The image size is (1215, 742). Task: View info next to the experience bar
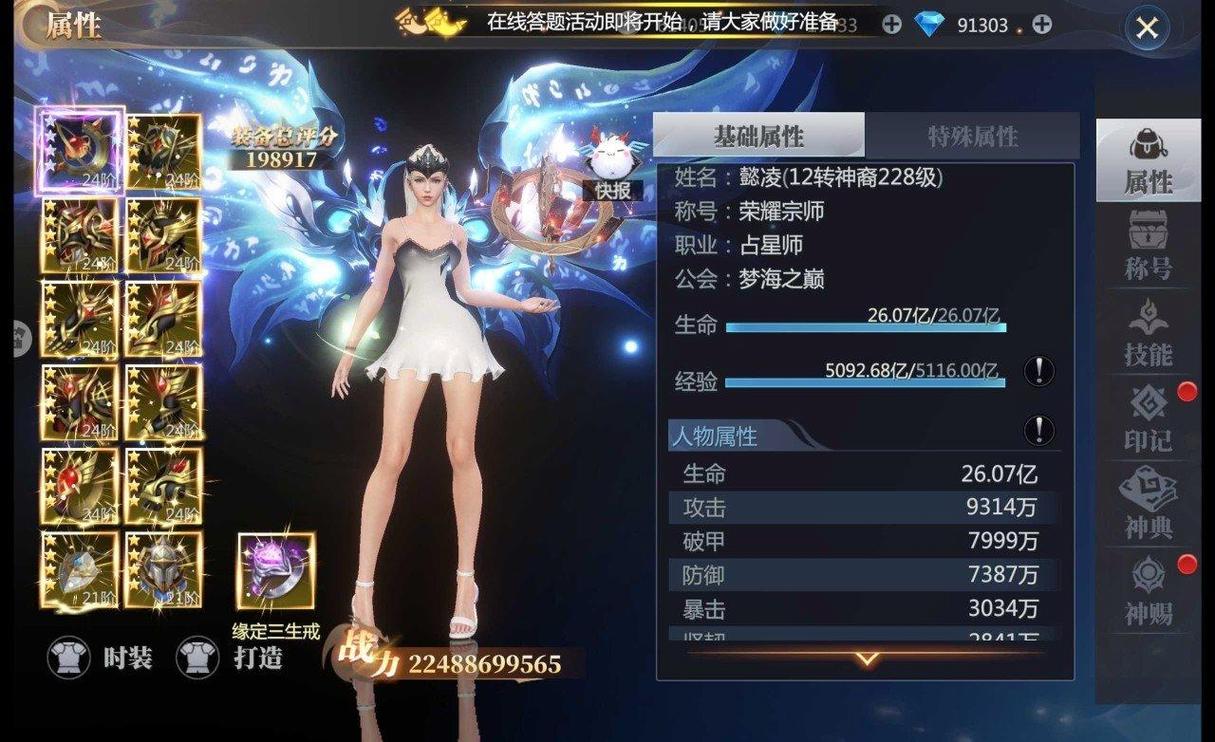coord(1039,372)
